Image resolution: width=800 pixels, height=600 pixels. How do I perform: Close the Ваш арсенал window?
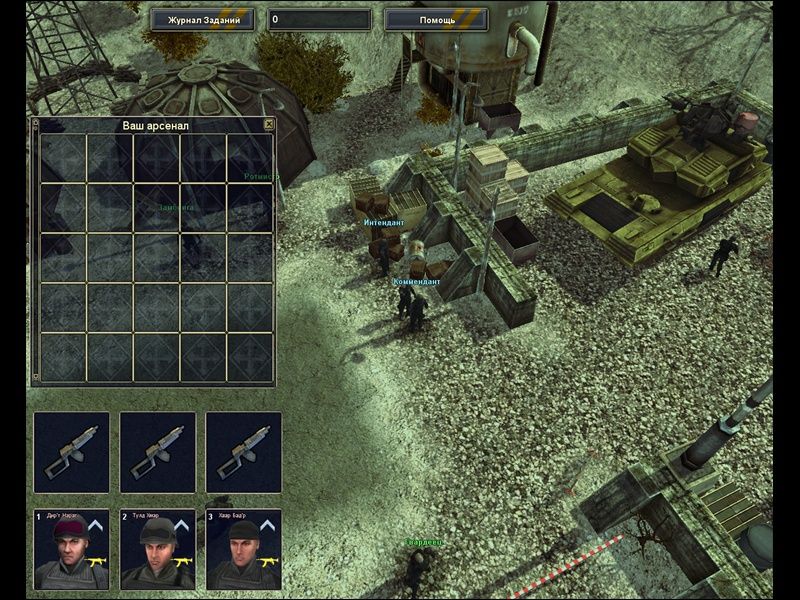tap(268, 125)
